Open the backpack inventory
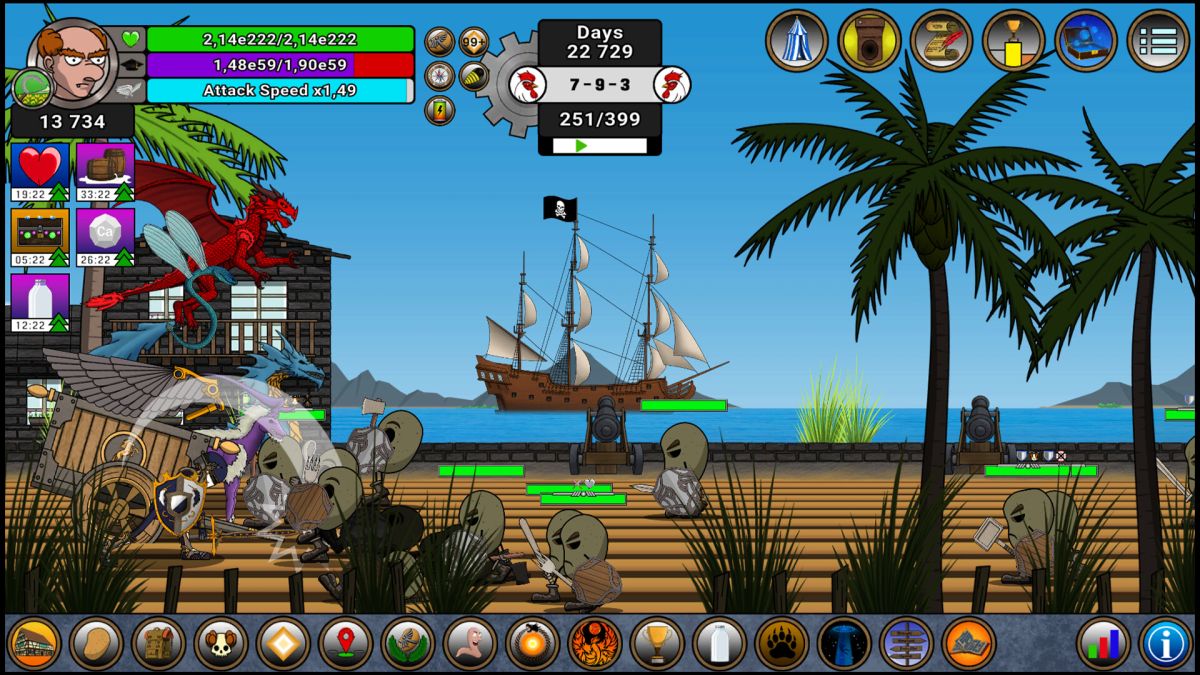This screenshot has width=1200, height=675. click(x=159, y=643)
